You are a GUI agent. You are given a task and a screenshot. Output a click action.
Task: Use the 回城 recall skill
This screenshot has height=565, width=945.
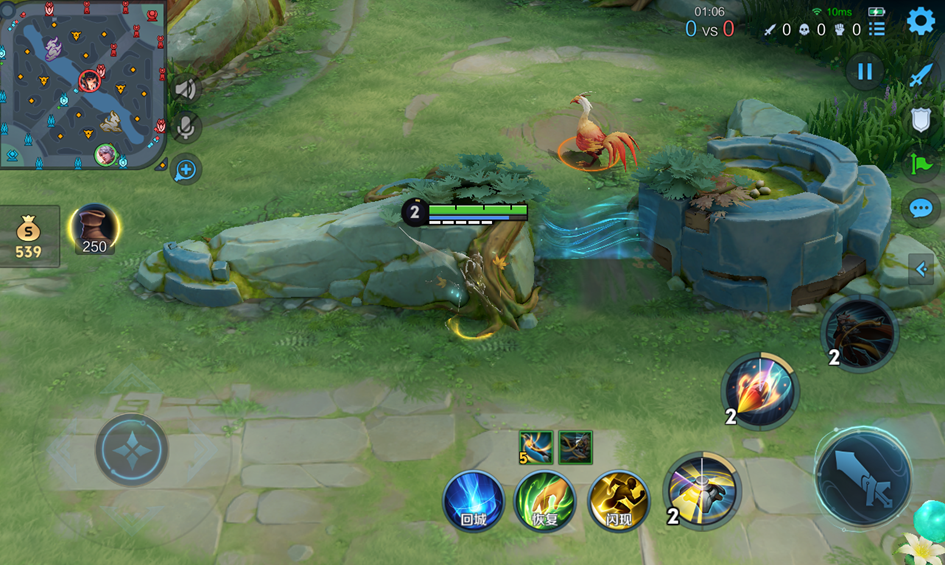click(474, 500)
